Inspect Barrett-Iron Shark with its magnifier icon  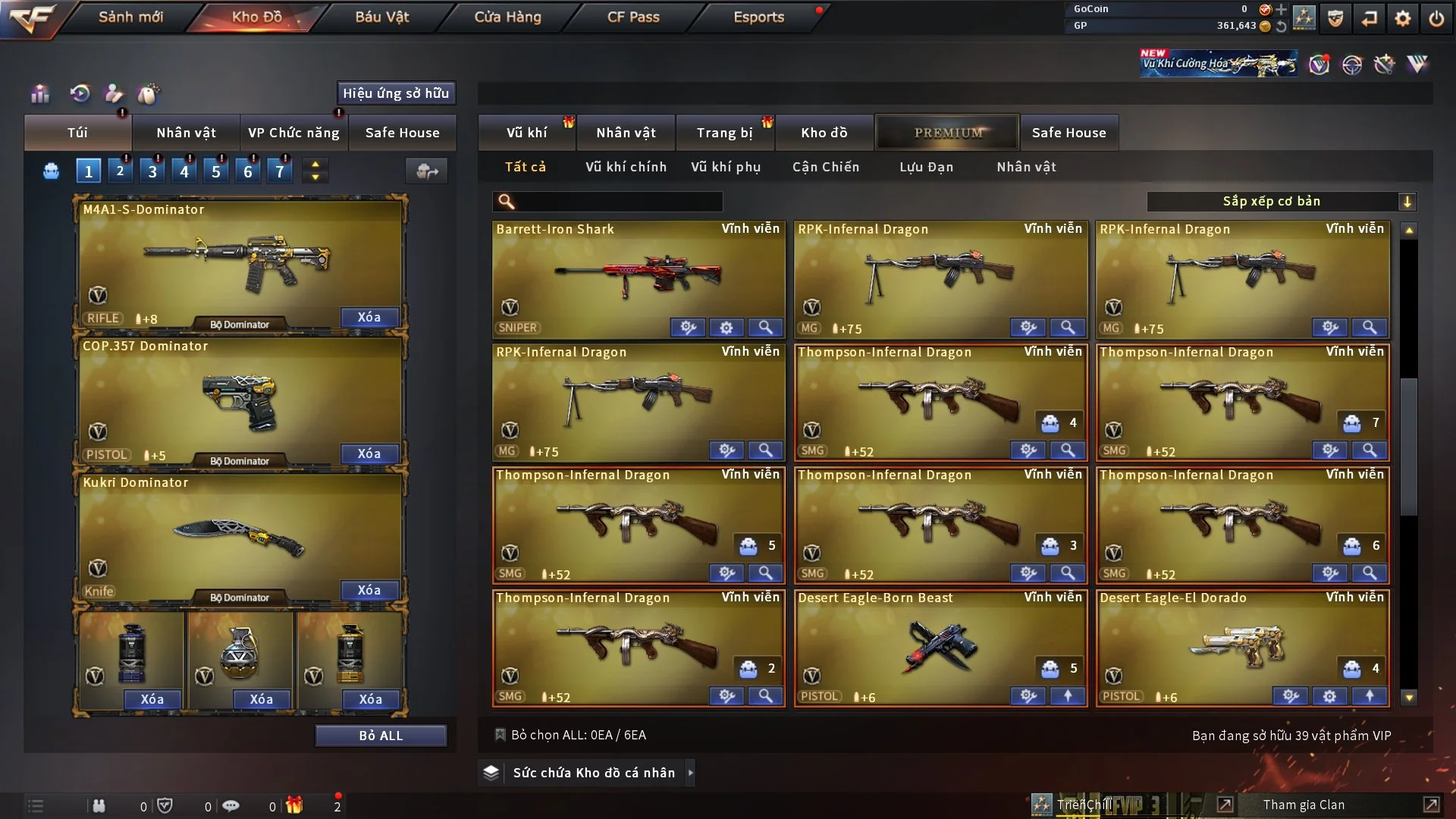[766, 328]
